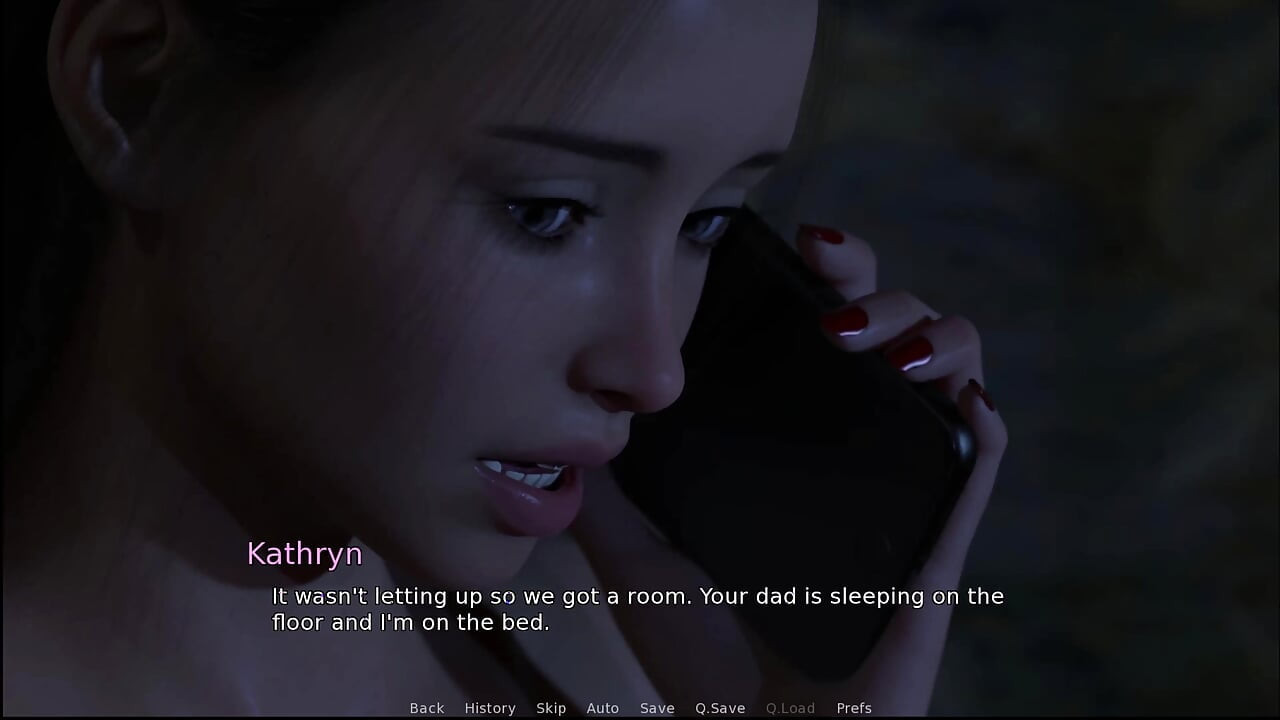The image size is (1280, 720).
Task: Activate Skip to fast-forward dialogue
Action: pyautogui.click(x=551, y=708)
